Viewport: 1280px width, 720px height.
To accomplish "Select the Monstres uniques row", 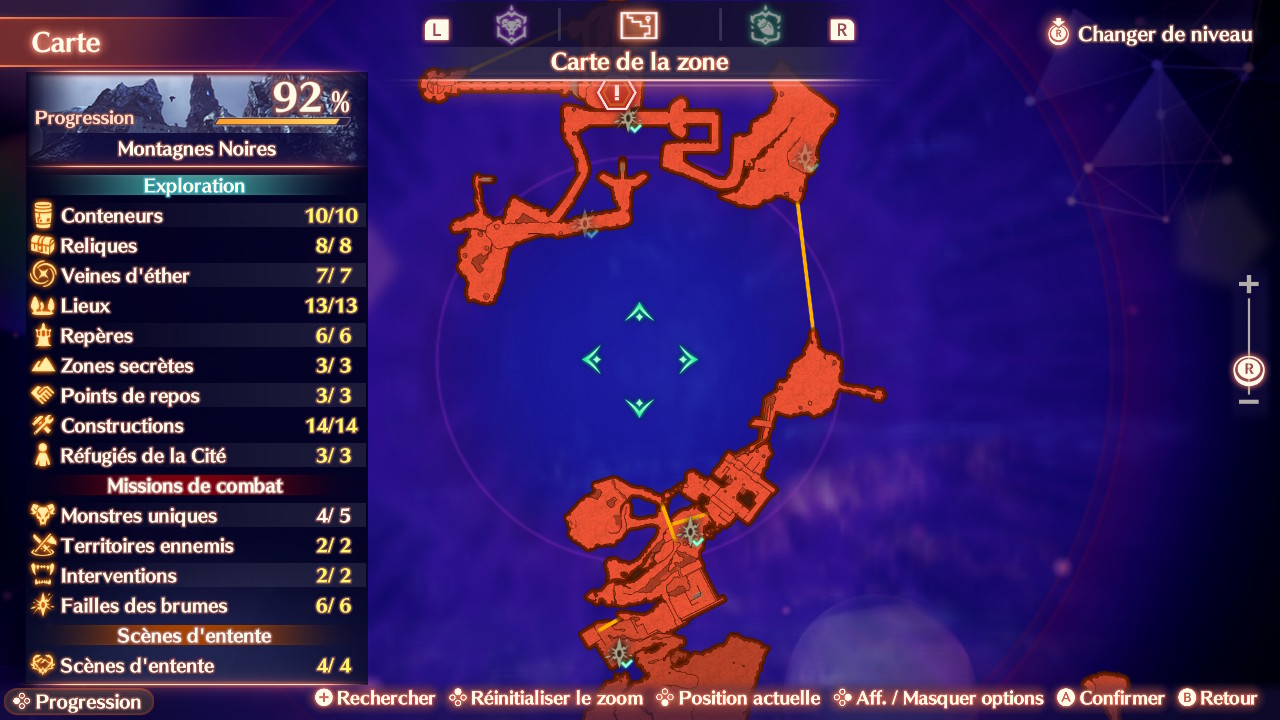I will coord(196,515).
